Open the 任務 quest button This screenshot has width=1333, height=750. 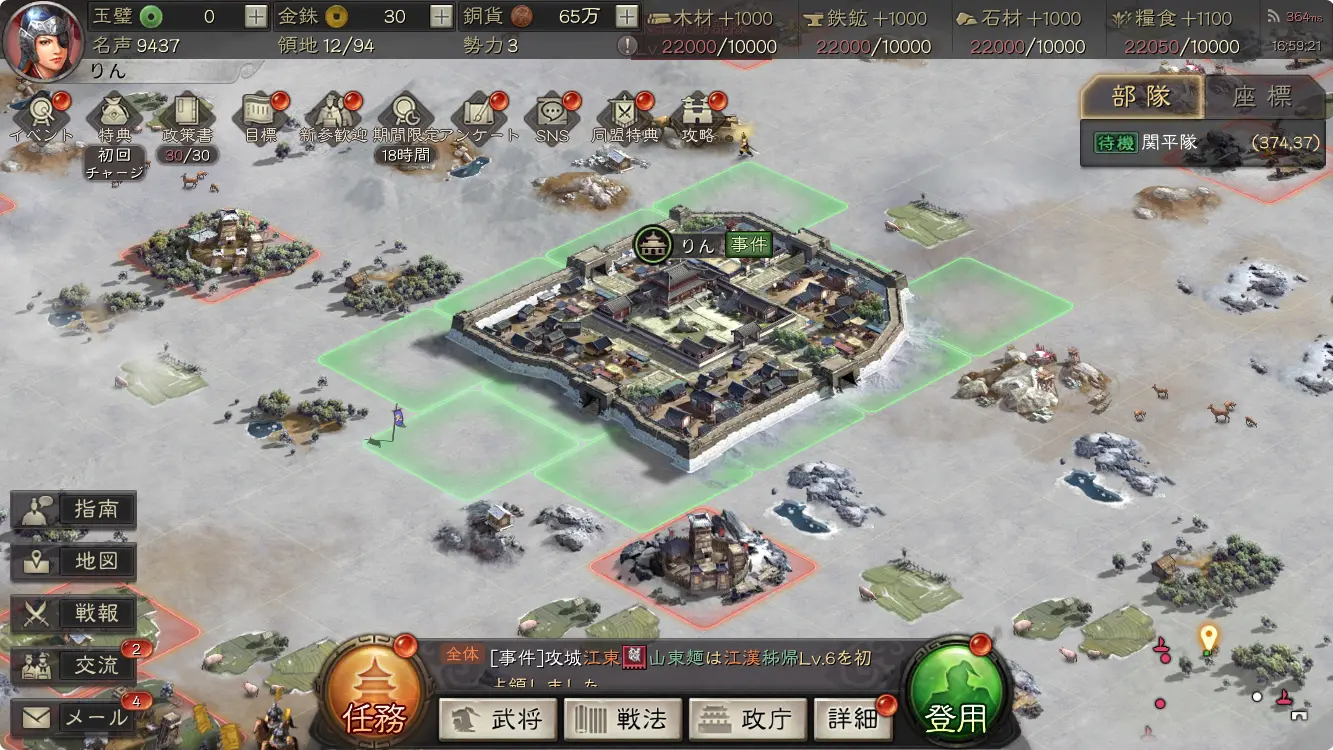point(373,692)
